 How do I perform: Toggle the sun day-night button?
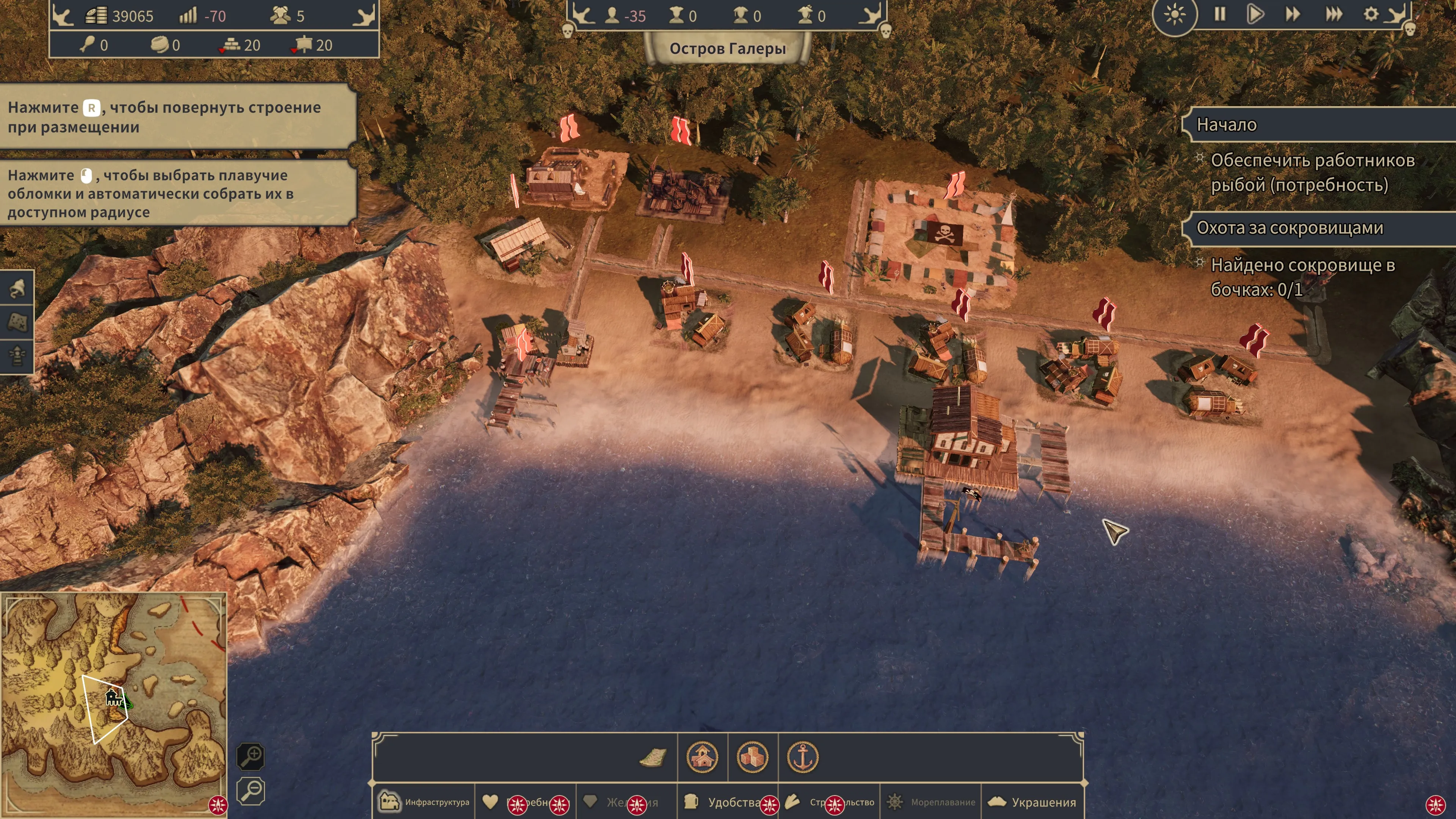point(1175,15)
